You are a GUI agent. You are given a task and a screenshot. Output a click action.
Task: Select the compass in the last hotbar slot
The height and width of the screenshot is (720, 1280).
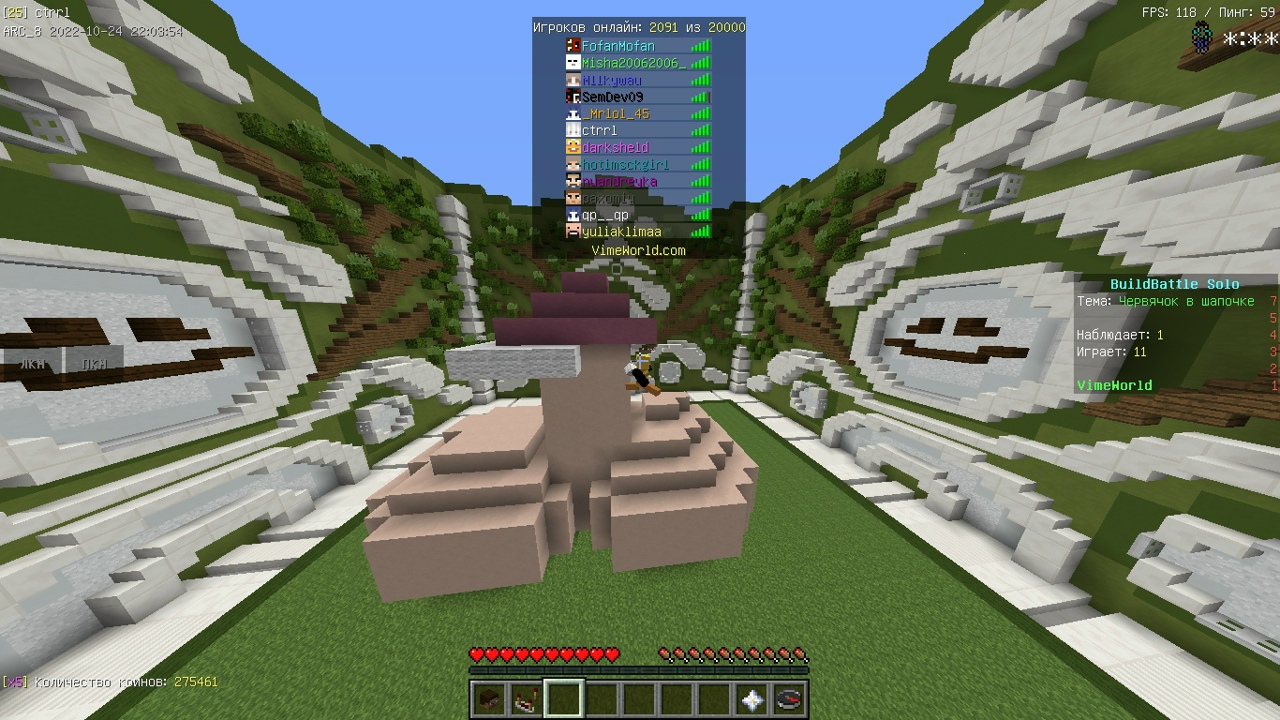(786, 699)
